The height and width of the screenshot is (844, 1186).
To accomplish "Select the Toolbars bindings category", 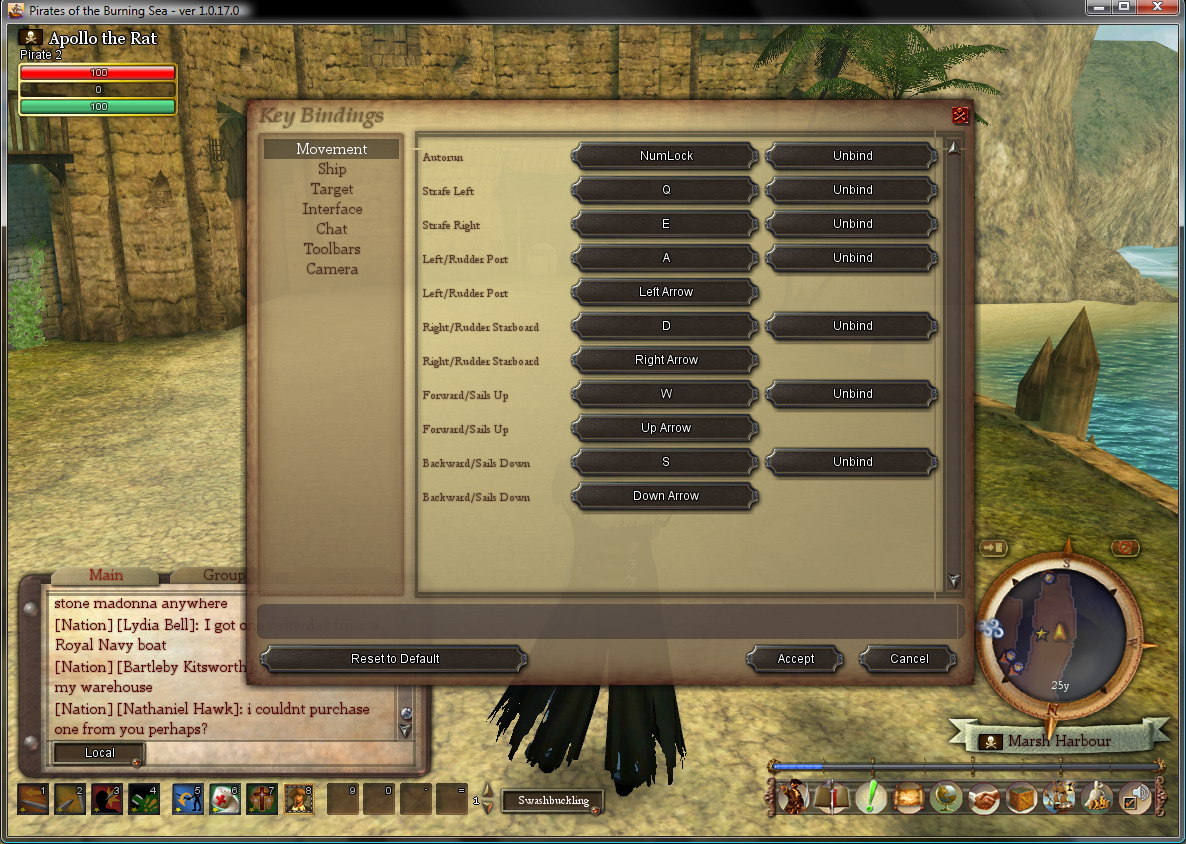I will click(x=332, y=249).
